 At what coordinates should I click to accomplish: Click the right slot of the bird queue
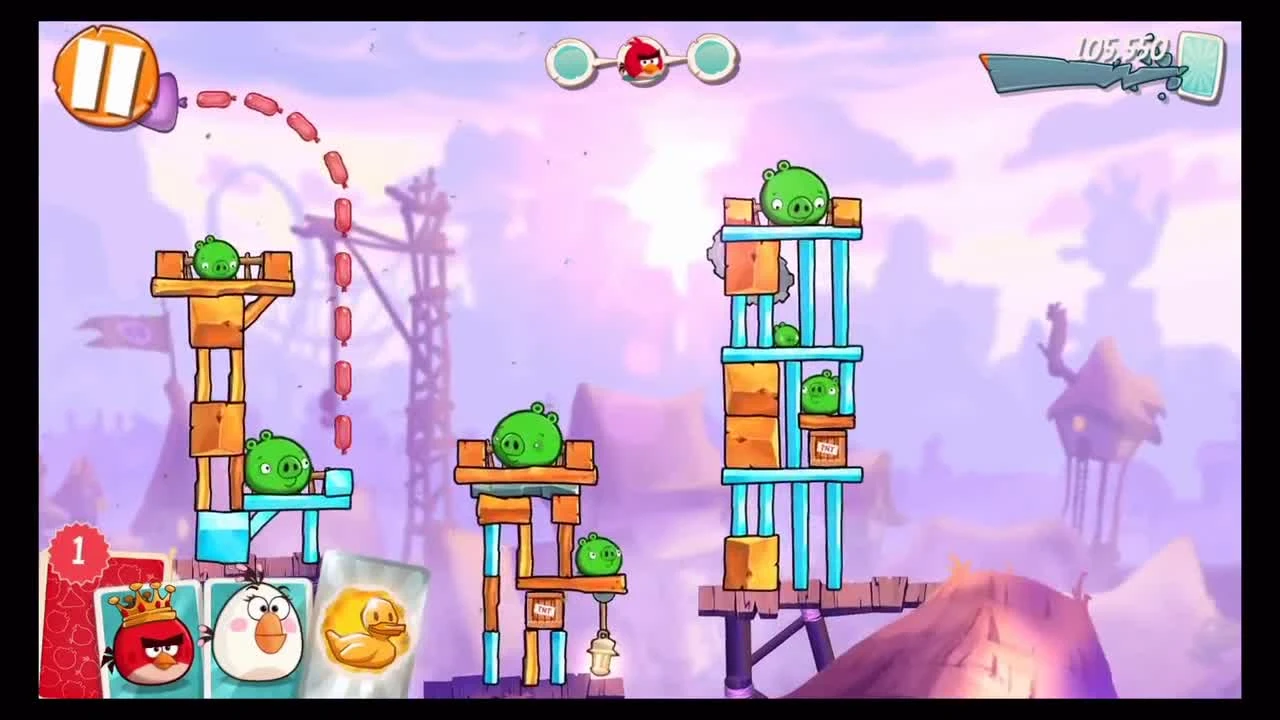pos(712,62)
